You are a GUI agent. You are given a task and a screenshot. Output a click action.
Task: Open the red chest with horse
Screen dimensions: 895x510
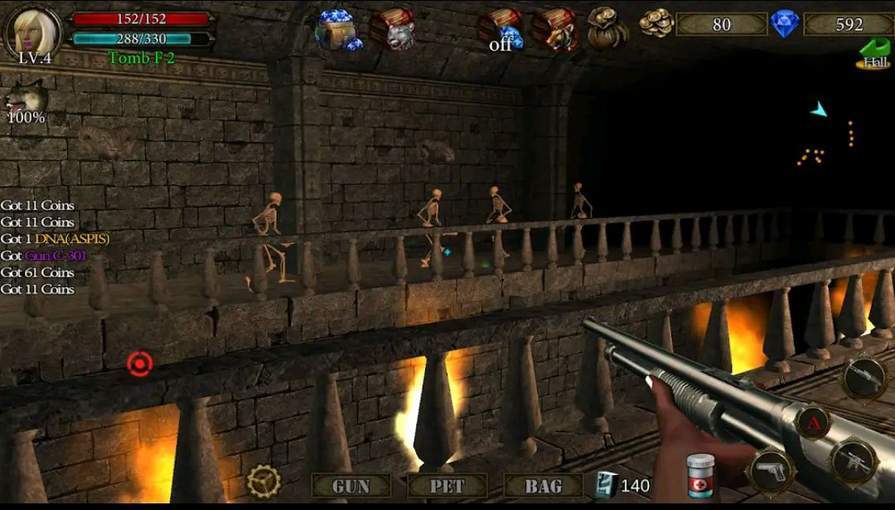(554, 28)
